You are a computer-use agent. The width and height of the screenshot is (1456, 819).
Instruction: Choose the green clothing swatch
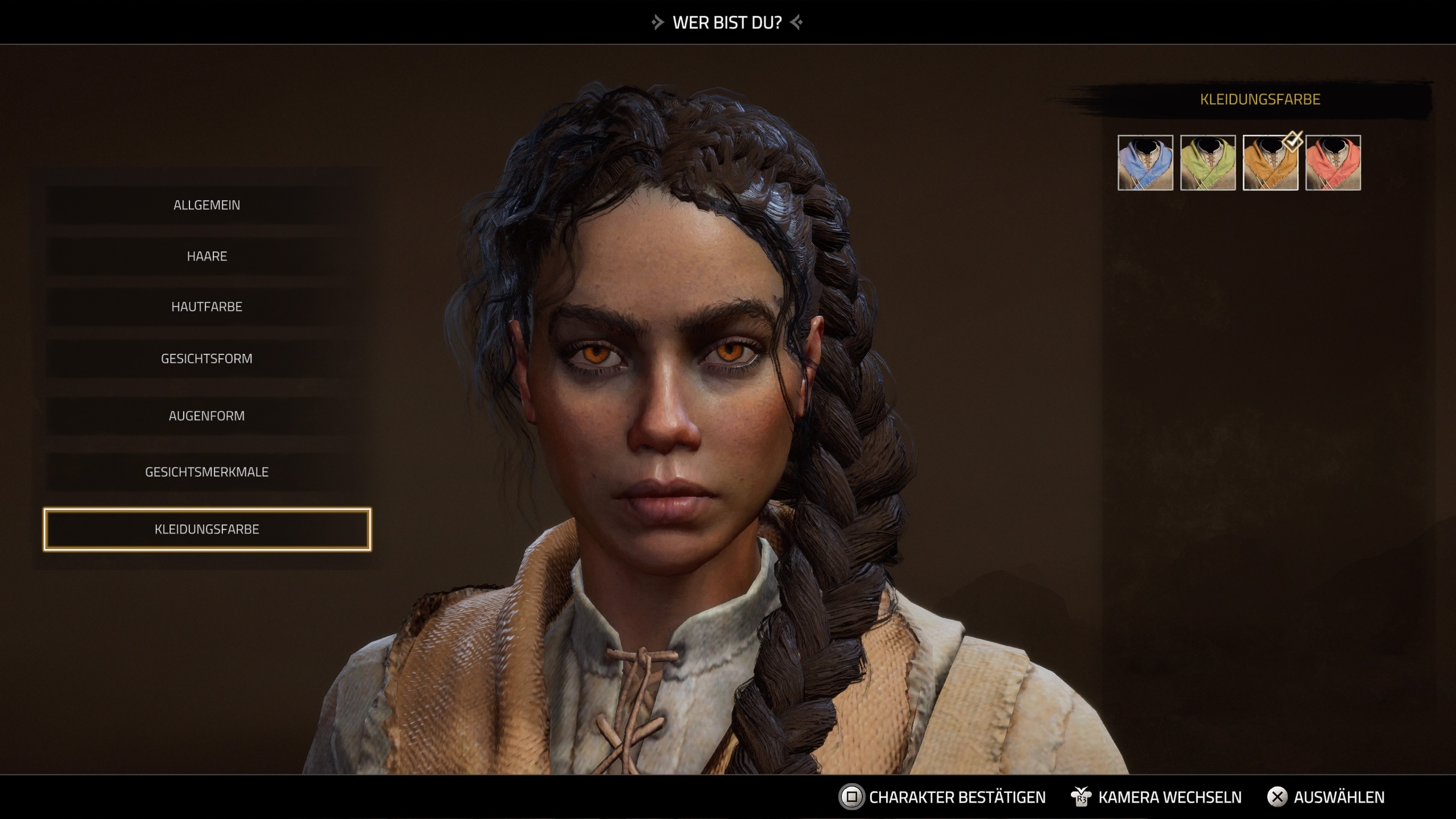pyautogui.click(x=1208, y=163)
